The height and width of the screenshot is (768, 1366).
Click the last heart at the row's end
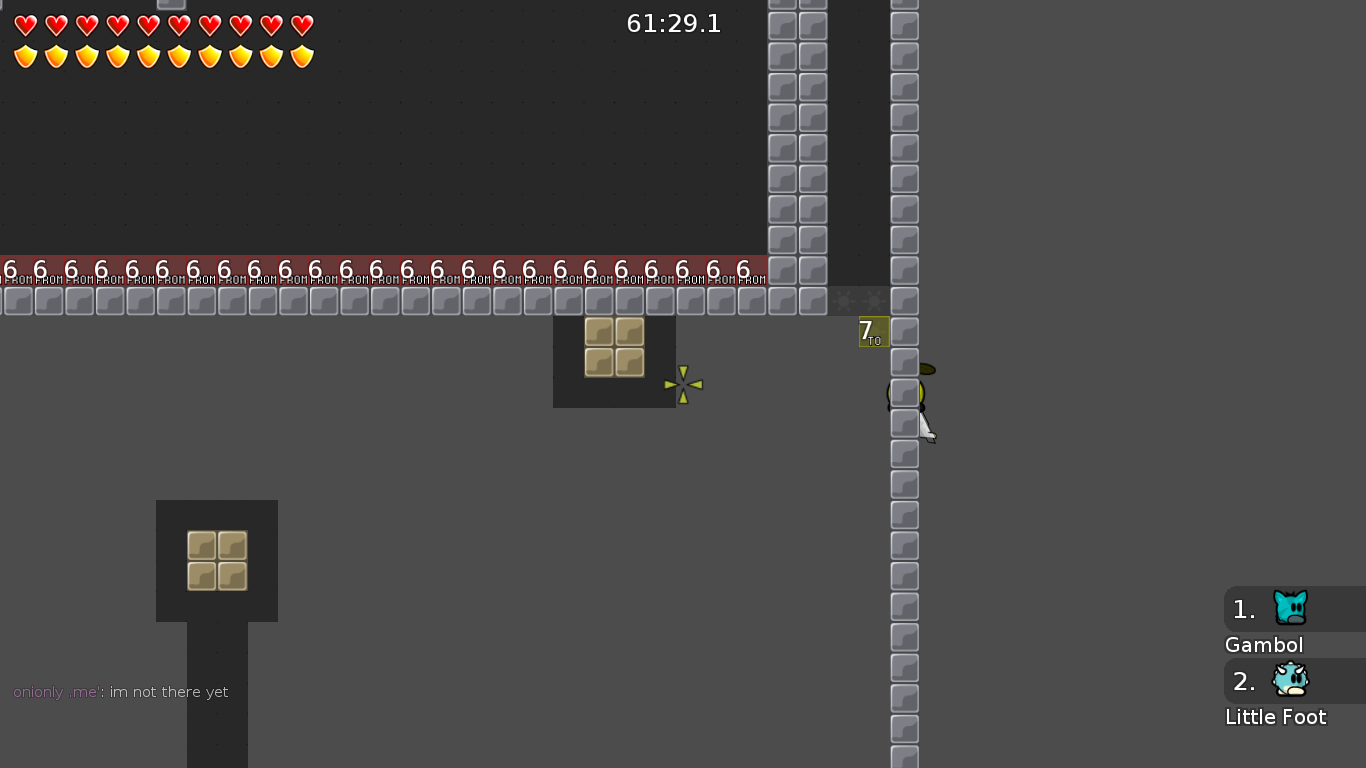pyautogui.click(x=301, y=26)
